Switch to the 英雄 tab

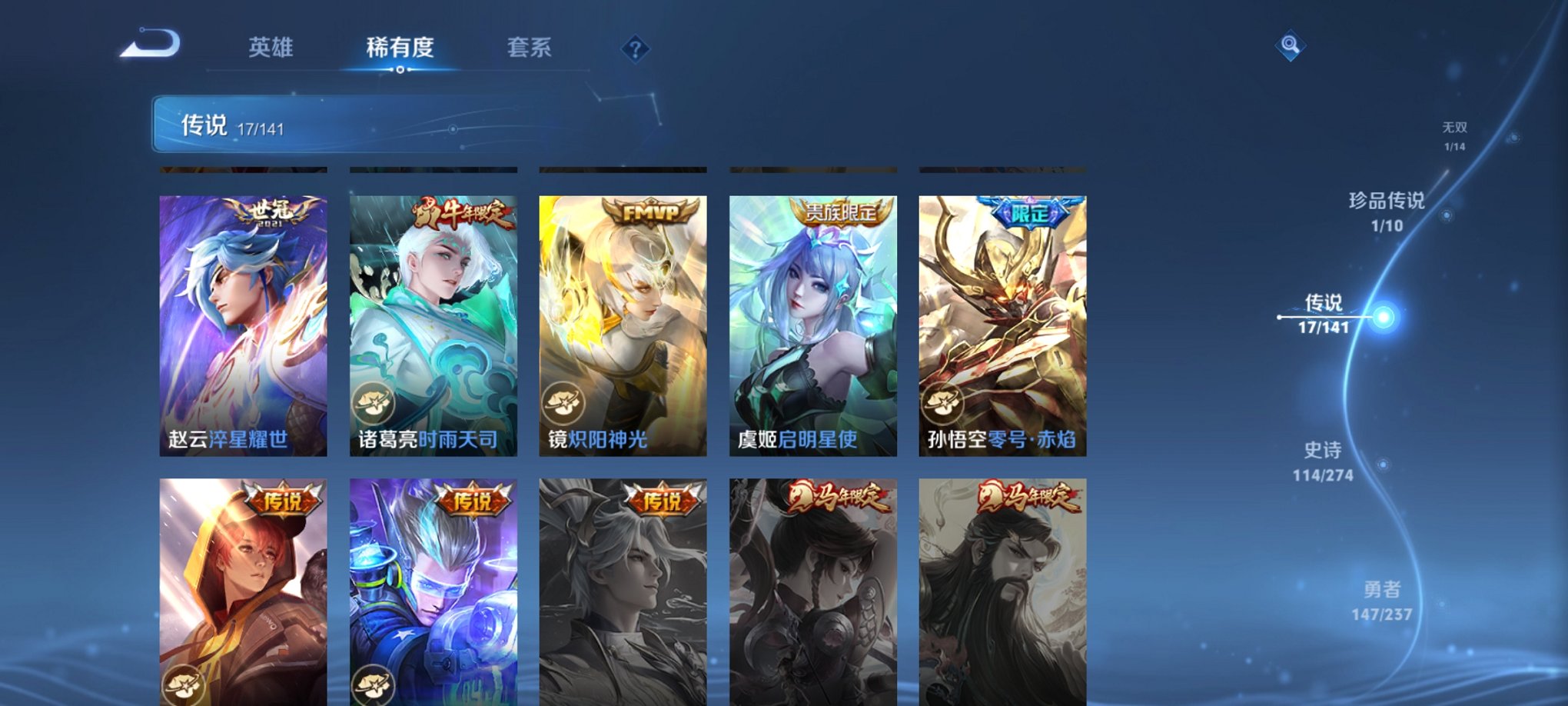(271, 48)
